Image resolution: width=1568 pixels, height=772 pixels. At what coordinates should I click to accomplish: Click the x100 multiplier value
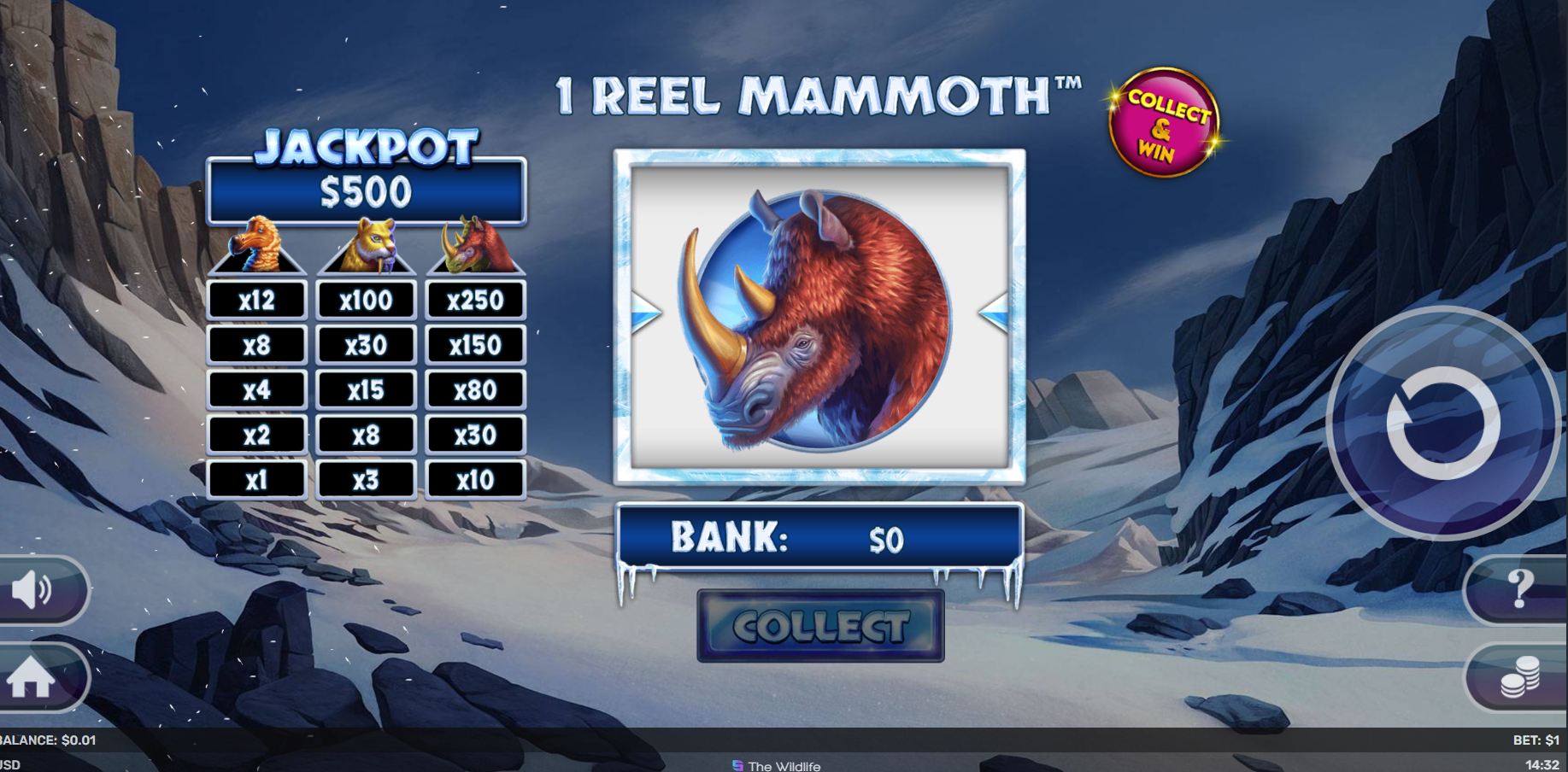click(367, 300)
